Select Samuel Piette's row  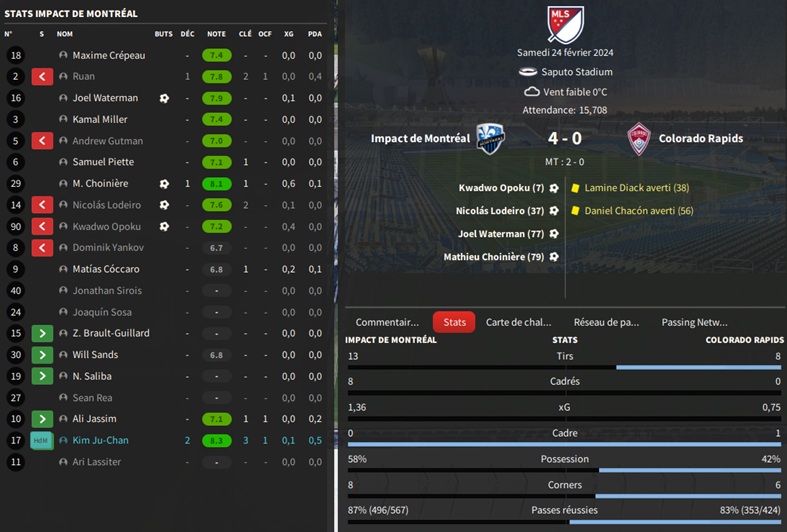[103, 162]
